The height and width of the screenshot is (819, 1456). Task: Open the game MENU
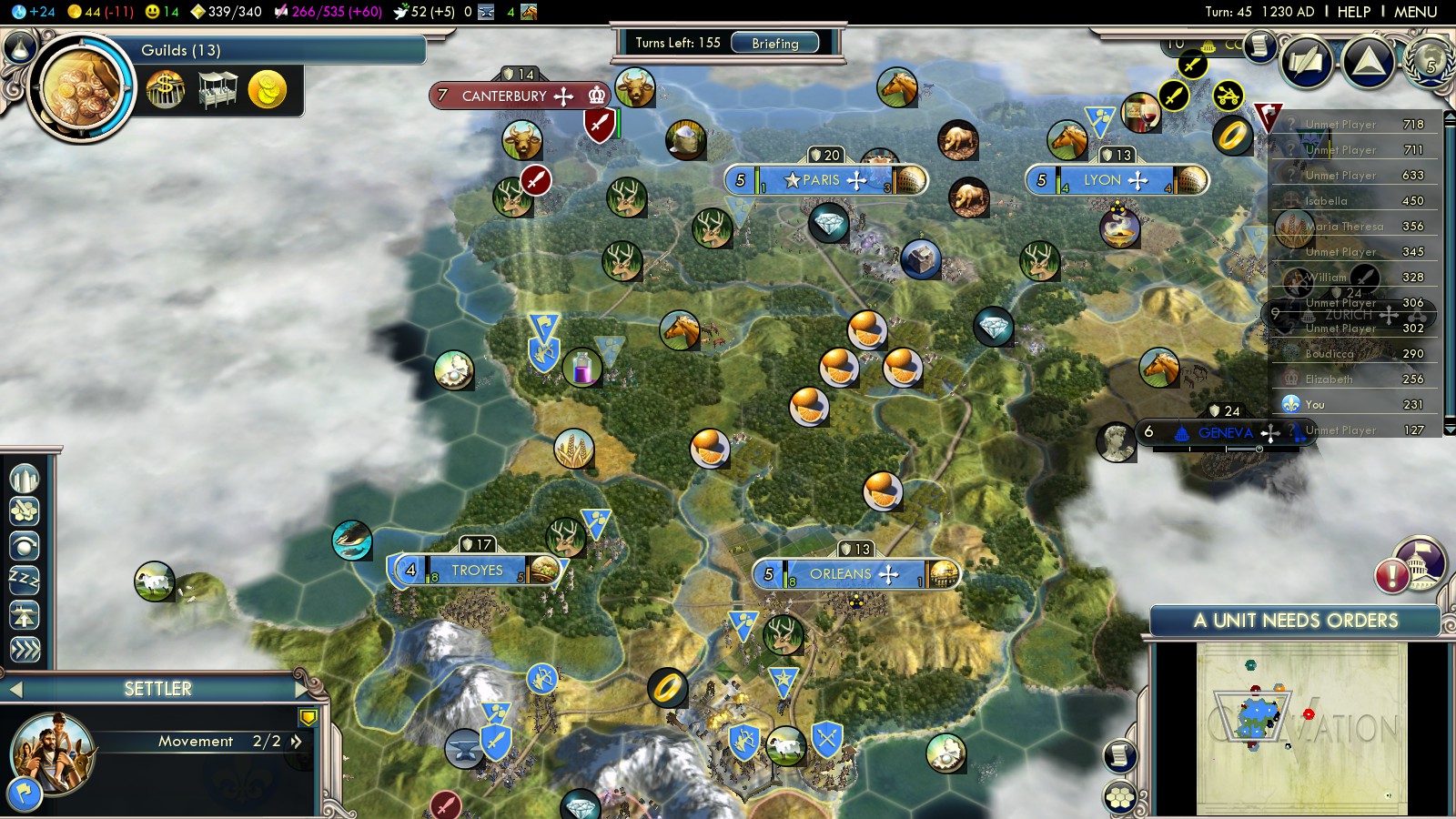pos(1415,12)
